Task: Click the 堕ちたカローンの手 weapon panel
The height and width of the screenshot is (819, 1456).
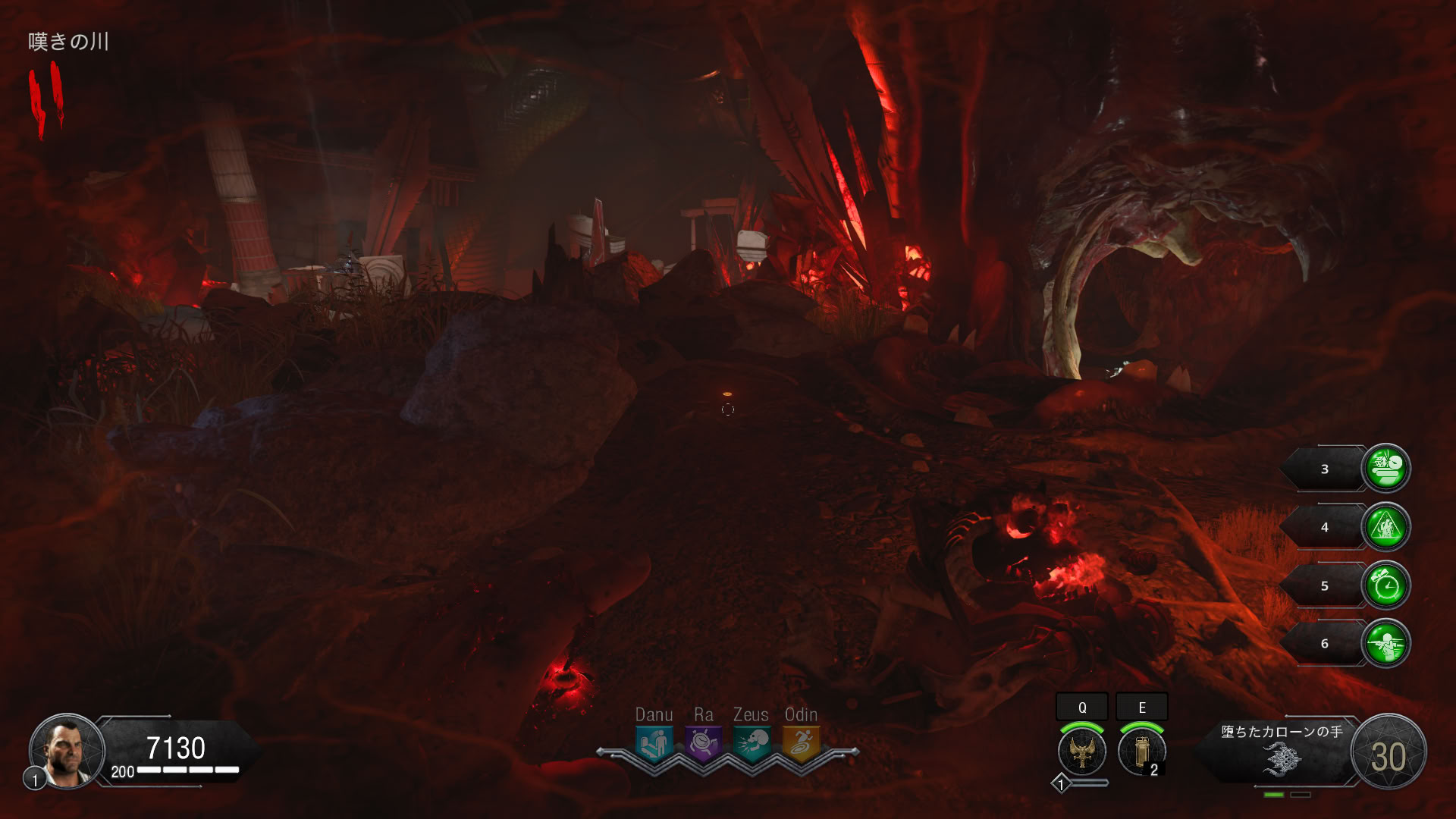Action: click(x=1282, y=752)
